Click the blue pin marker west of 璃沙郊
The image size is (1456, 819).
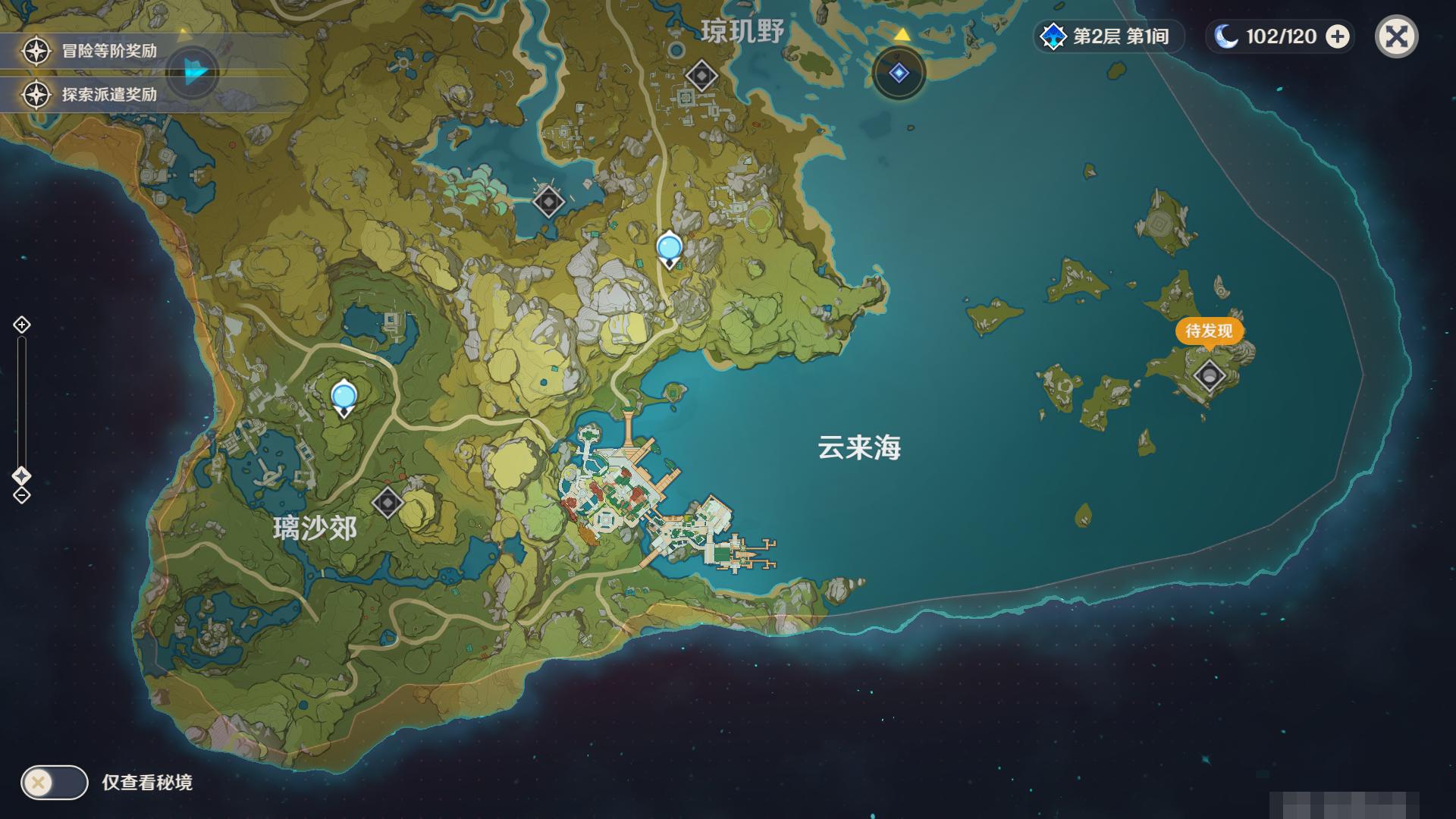(x=343, y=394)
